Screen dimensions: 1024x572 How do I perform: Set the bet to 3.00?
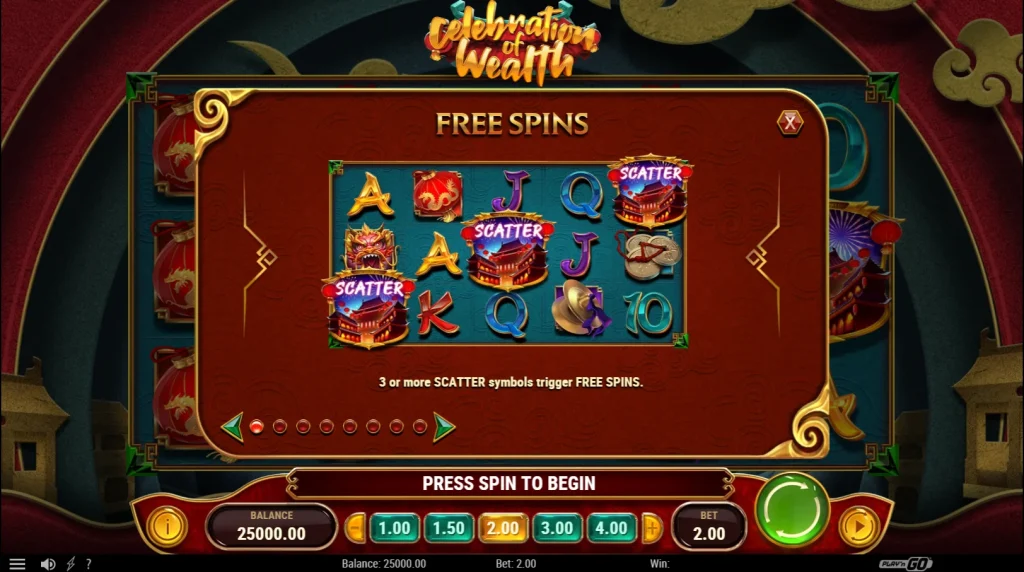coord(557,527)
